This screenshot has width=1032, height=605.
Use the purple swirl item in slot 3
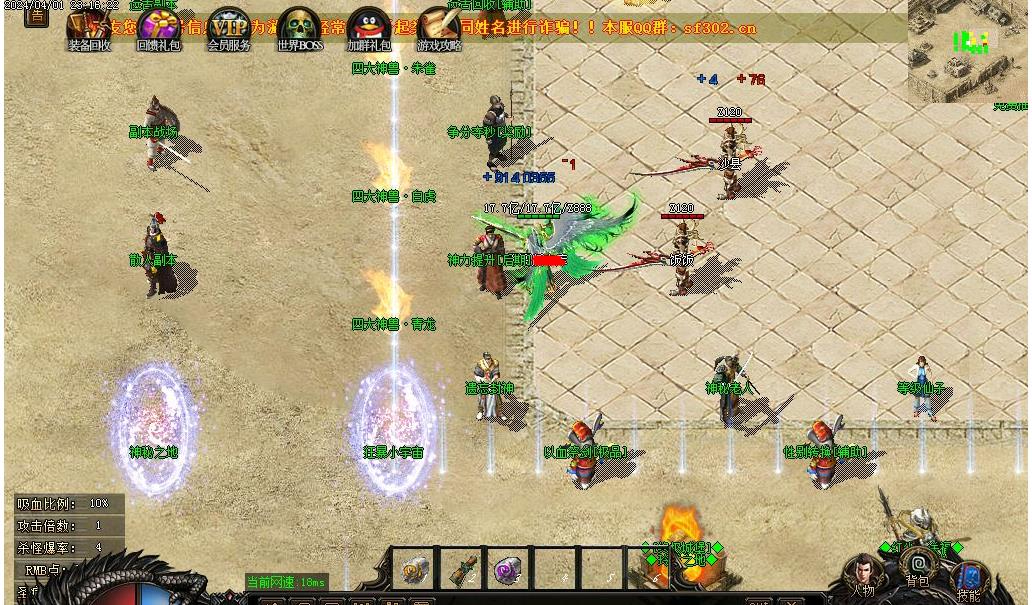509,570
